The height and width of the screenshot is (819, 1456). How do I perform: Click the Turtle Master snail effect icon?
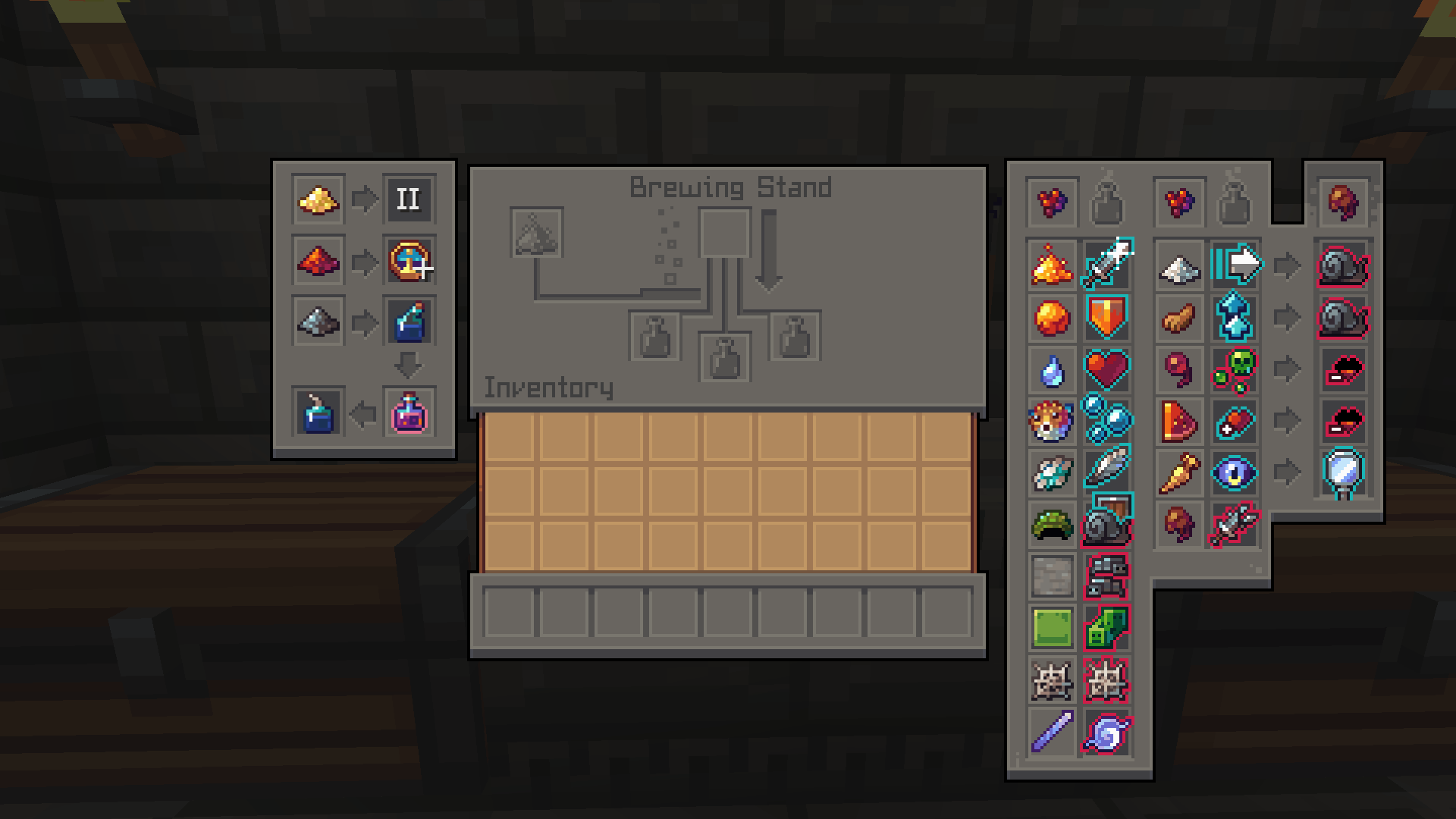tap(1105, 524)
